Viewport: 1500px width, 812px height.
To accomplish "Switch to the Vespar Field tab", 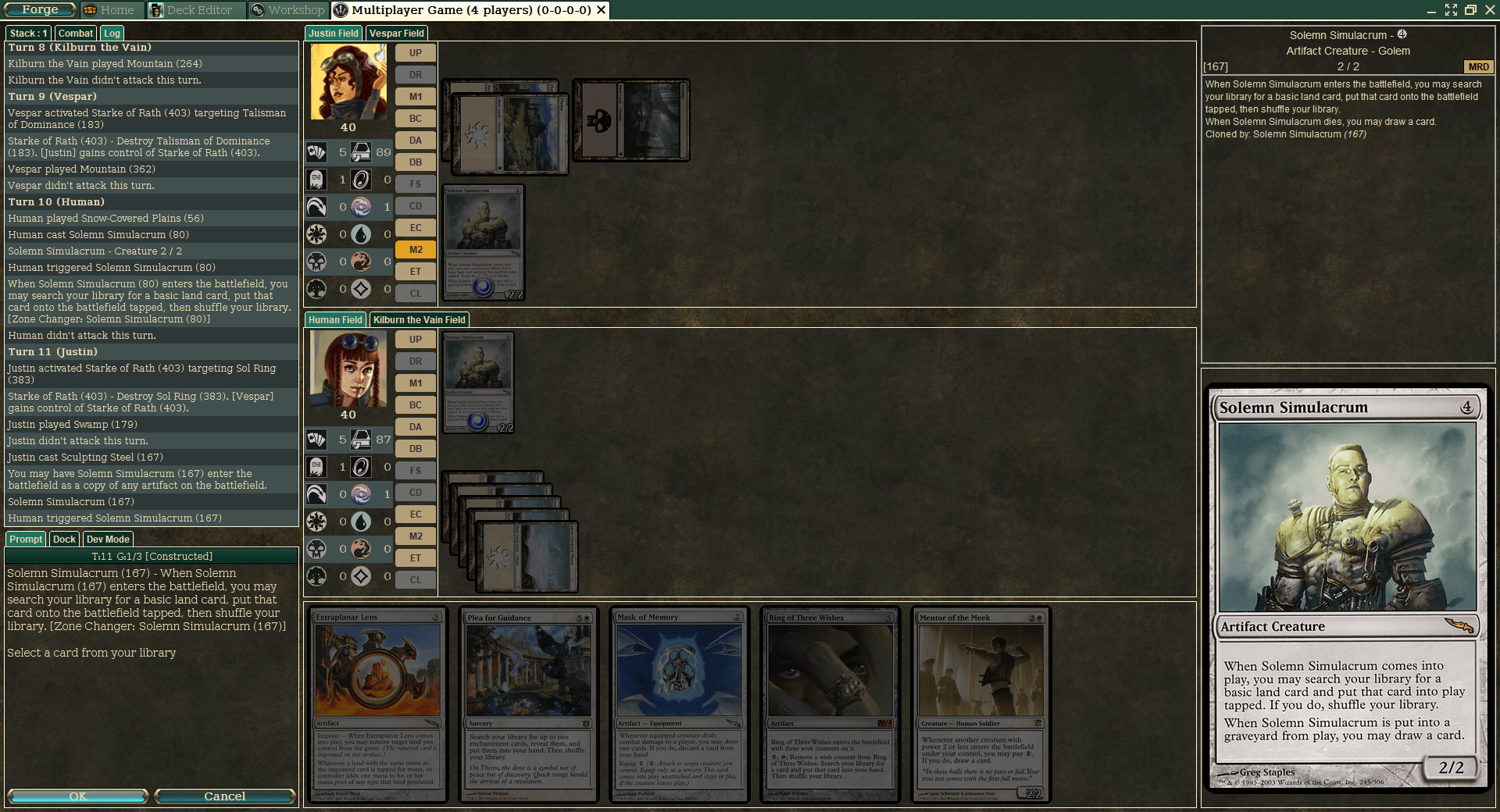I will click(396, 34).
